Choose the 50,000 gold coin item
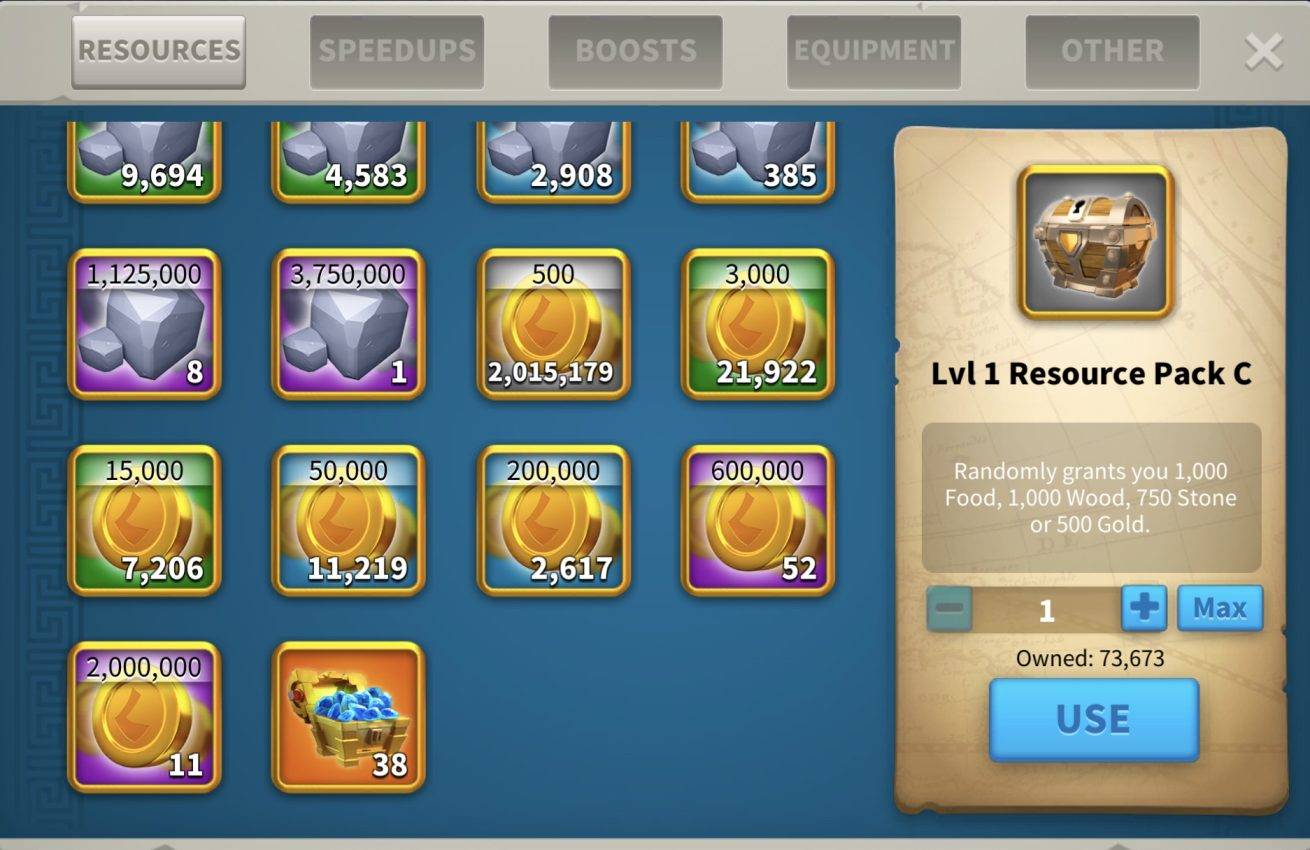1310x850 pixels. pyautogui.click(x=348, y=520)
